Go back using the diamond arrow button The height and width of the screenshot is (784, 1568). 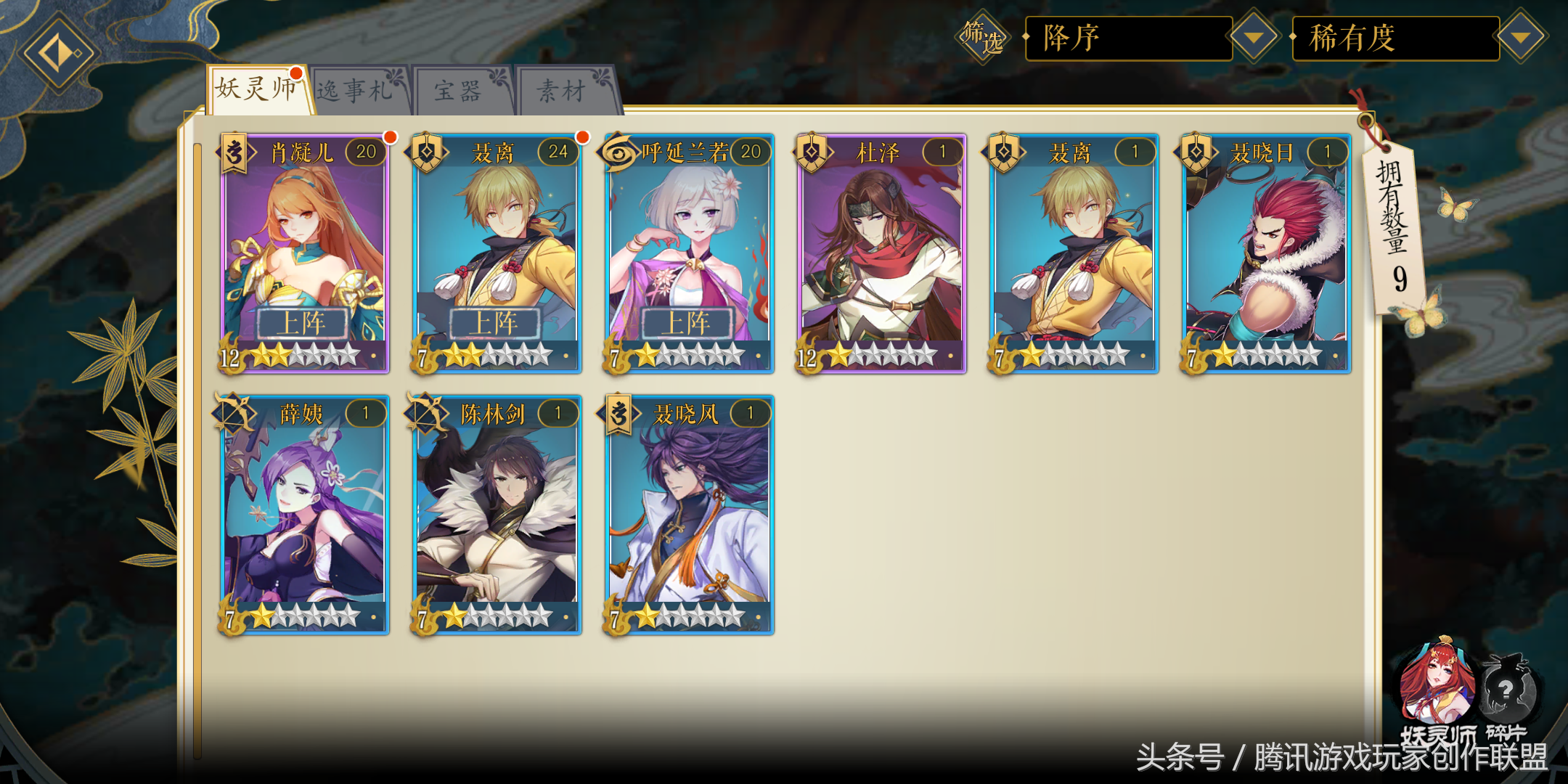pos(58,54)
